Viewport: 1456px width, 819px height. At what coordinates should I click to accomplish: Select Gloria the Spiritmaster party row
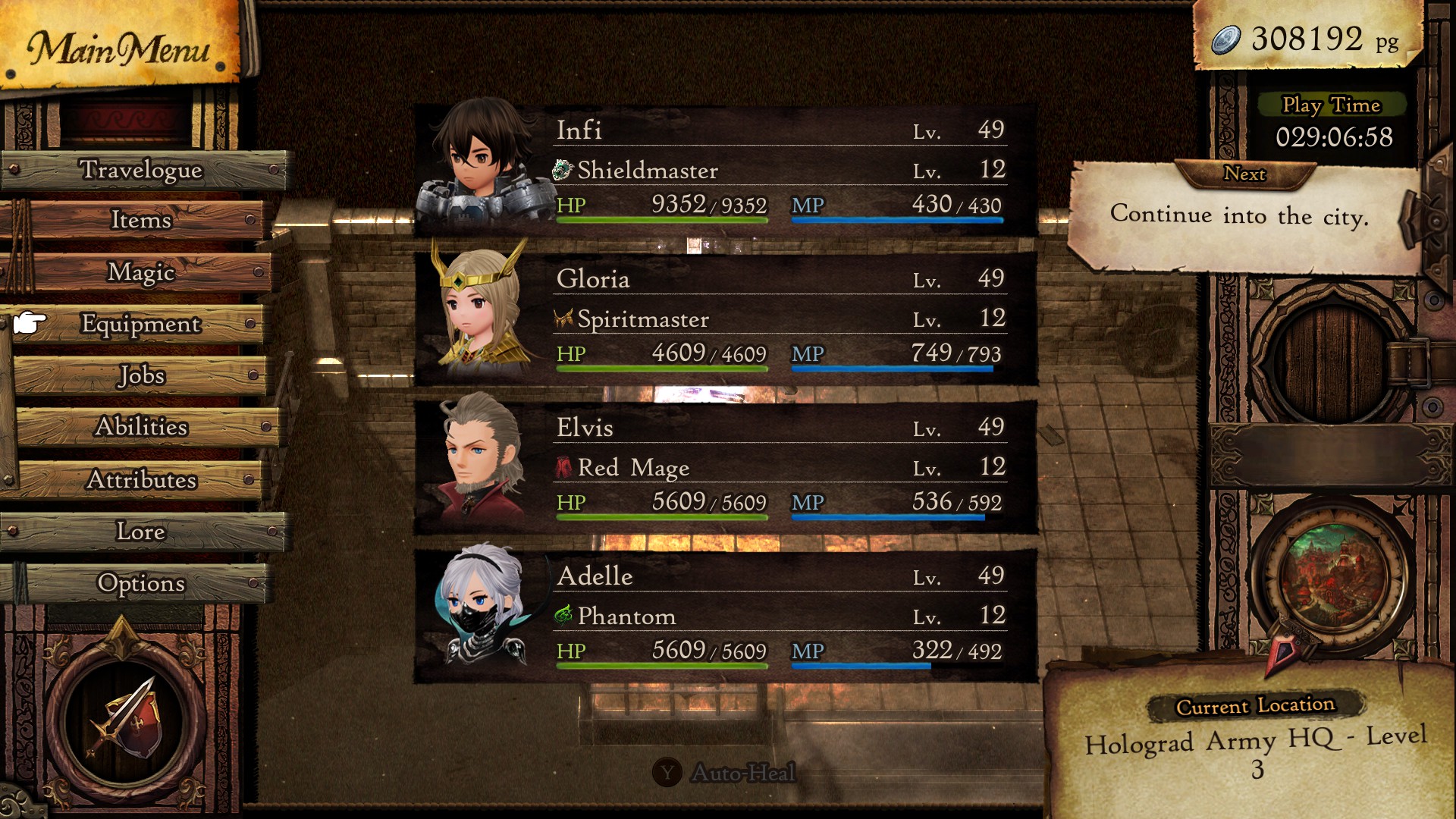coord(725,318)
